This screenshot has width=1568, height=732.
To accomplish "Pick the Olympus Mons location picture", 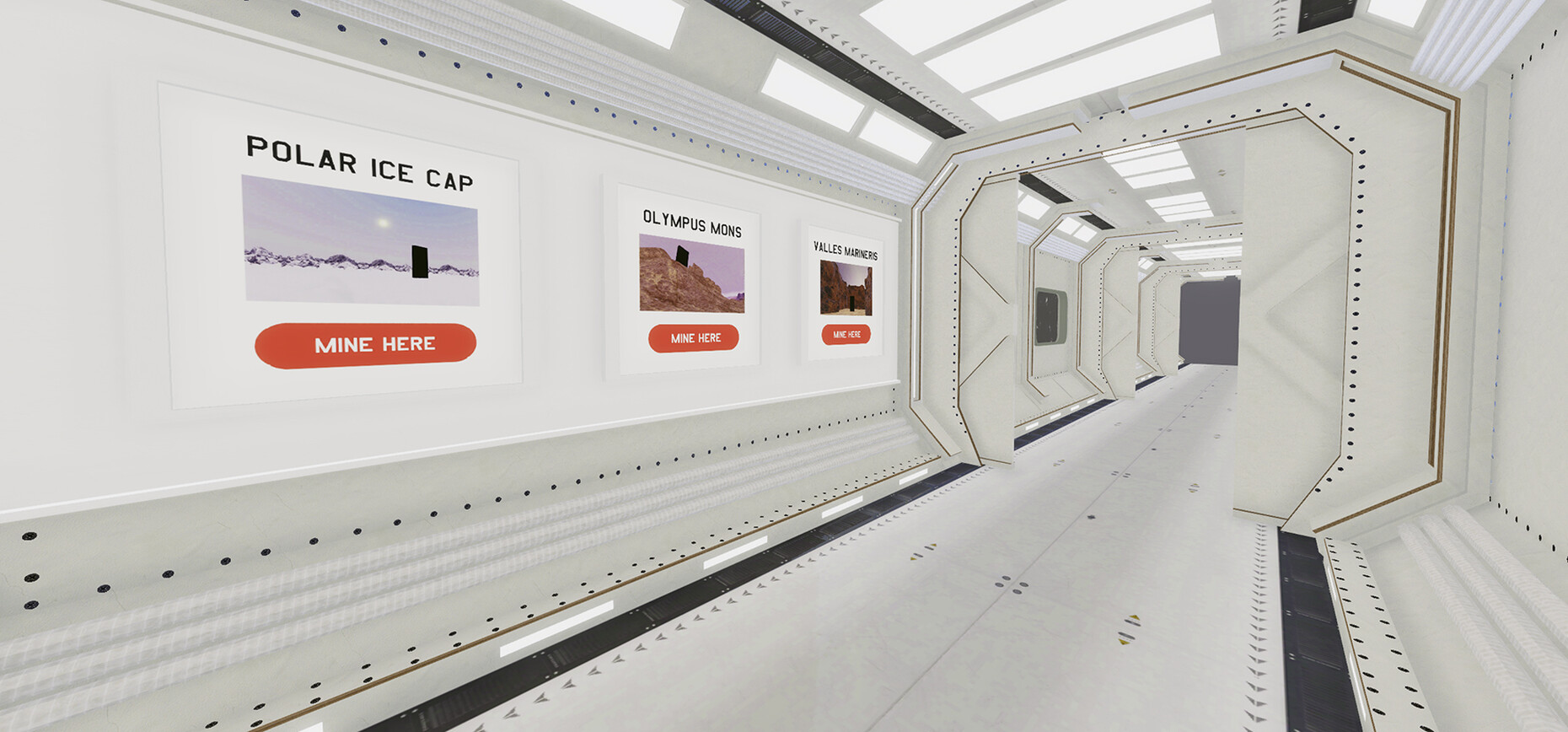I will point(692,274).
